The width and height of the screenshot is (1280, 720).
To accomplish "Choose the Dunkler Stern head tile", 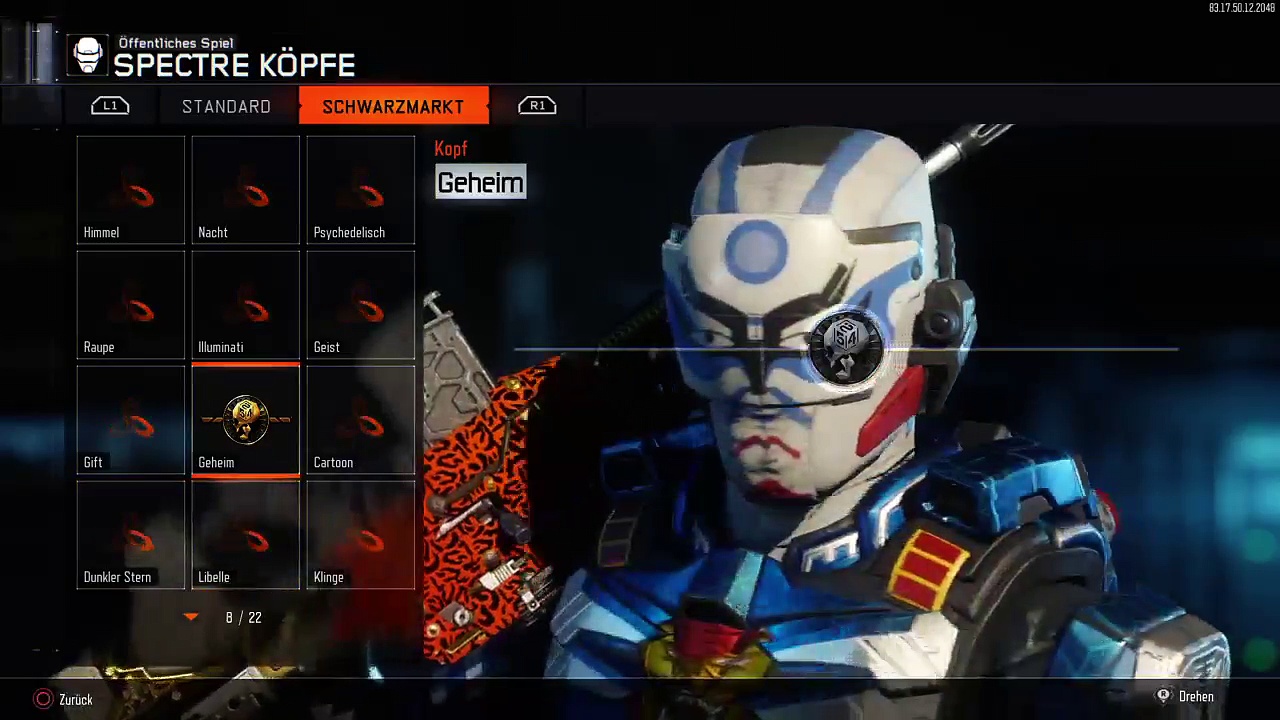I will pos(131,535).
